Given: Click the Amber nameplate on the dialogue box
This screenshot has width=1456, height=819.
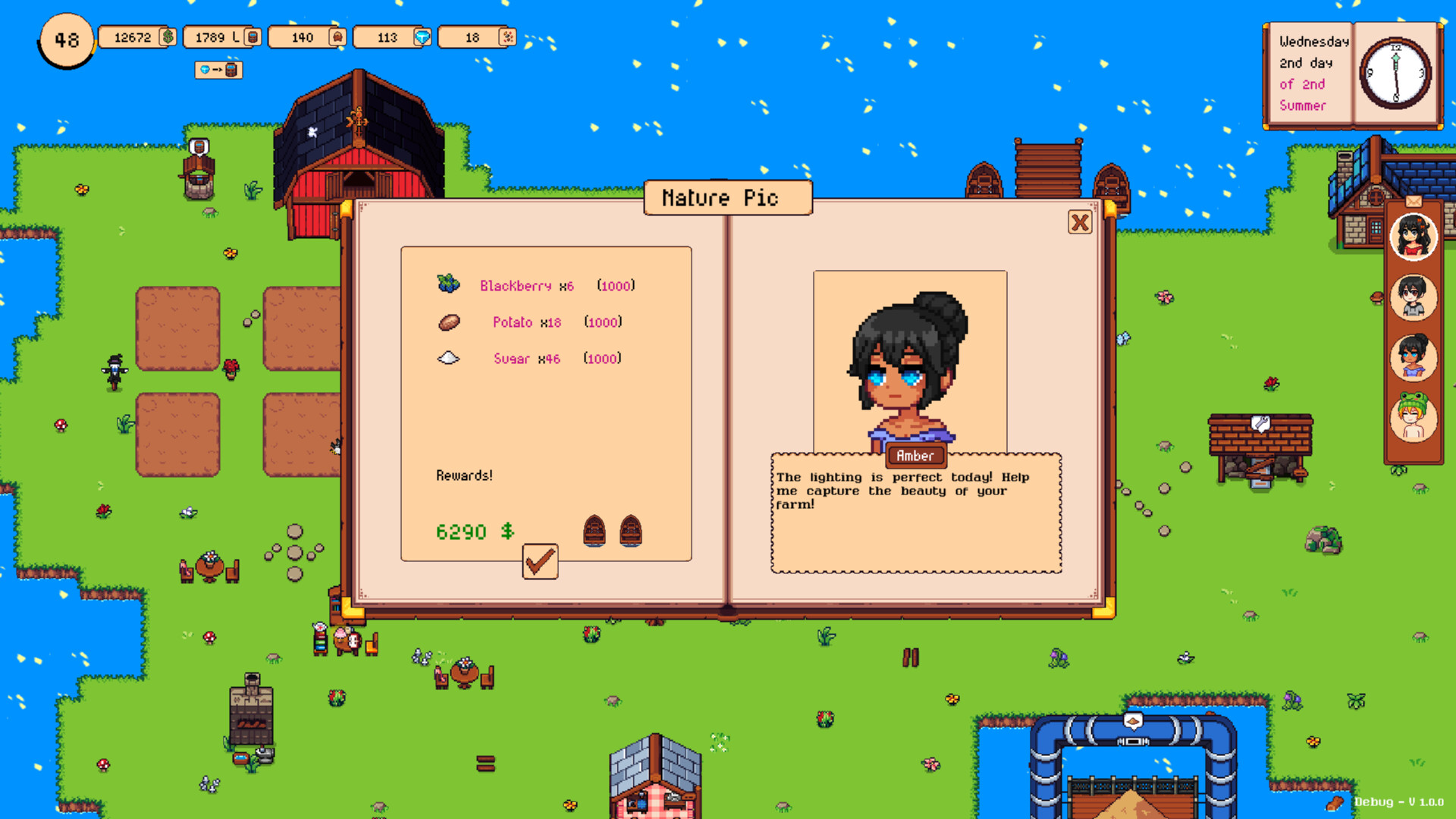Looking at the screenshot, I should coord(915,456).
